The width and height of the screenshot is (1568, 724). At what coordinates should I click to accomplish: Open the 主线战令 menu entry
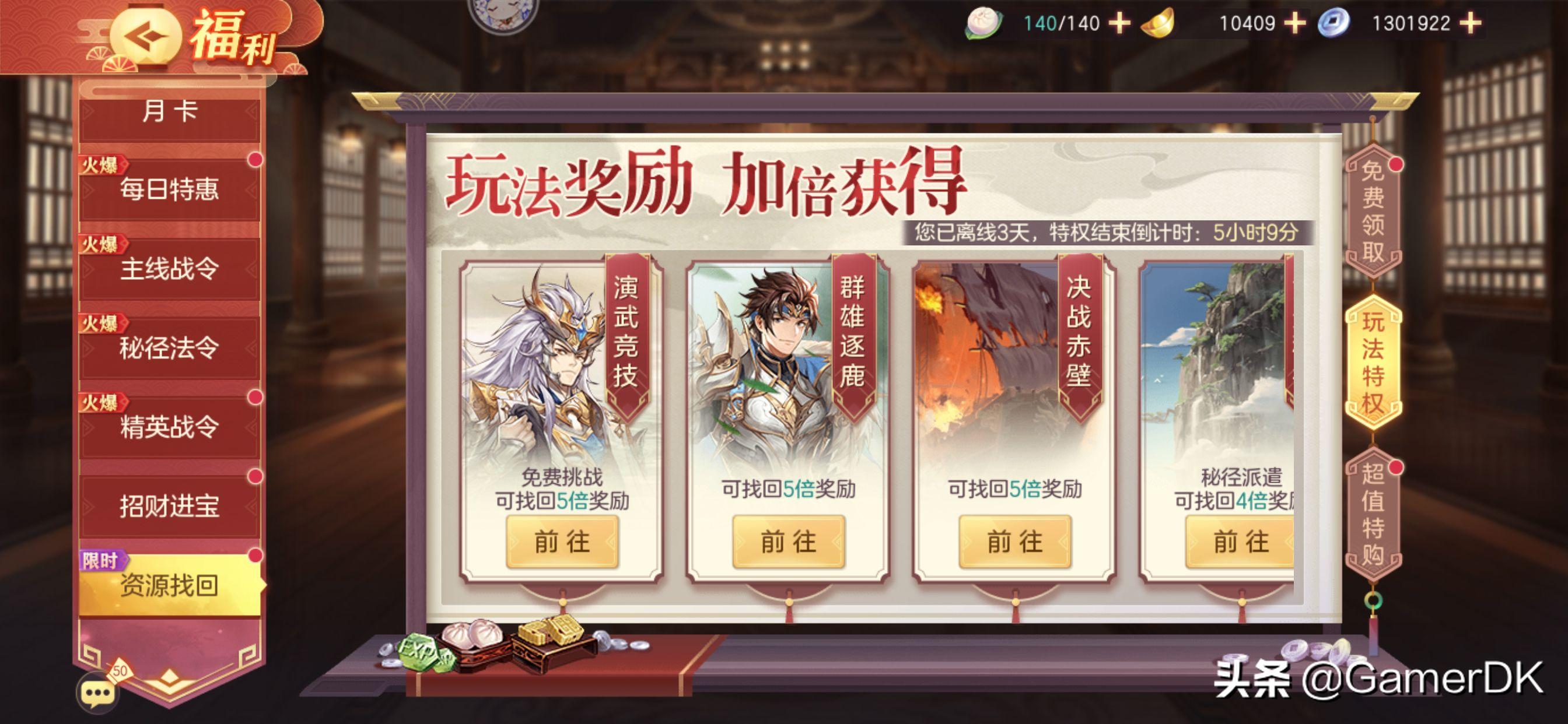167,268
